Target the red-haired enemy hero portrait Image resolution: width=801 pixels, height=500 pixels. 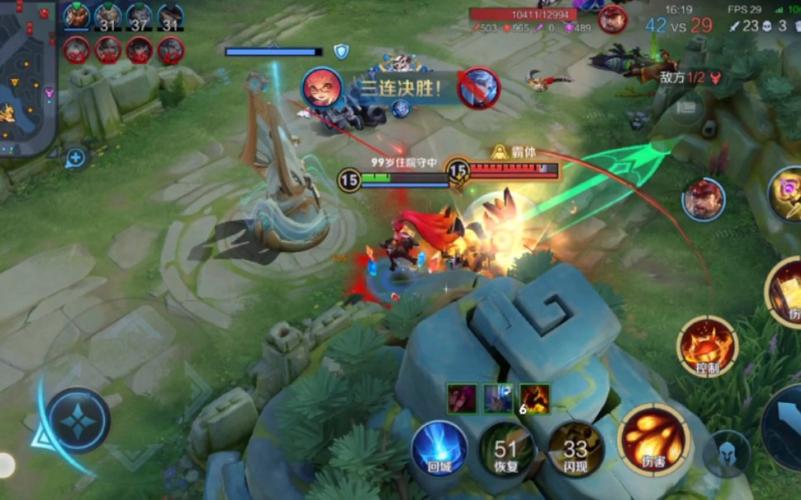coord(703,199)
